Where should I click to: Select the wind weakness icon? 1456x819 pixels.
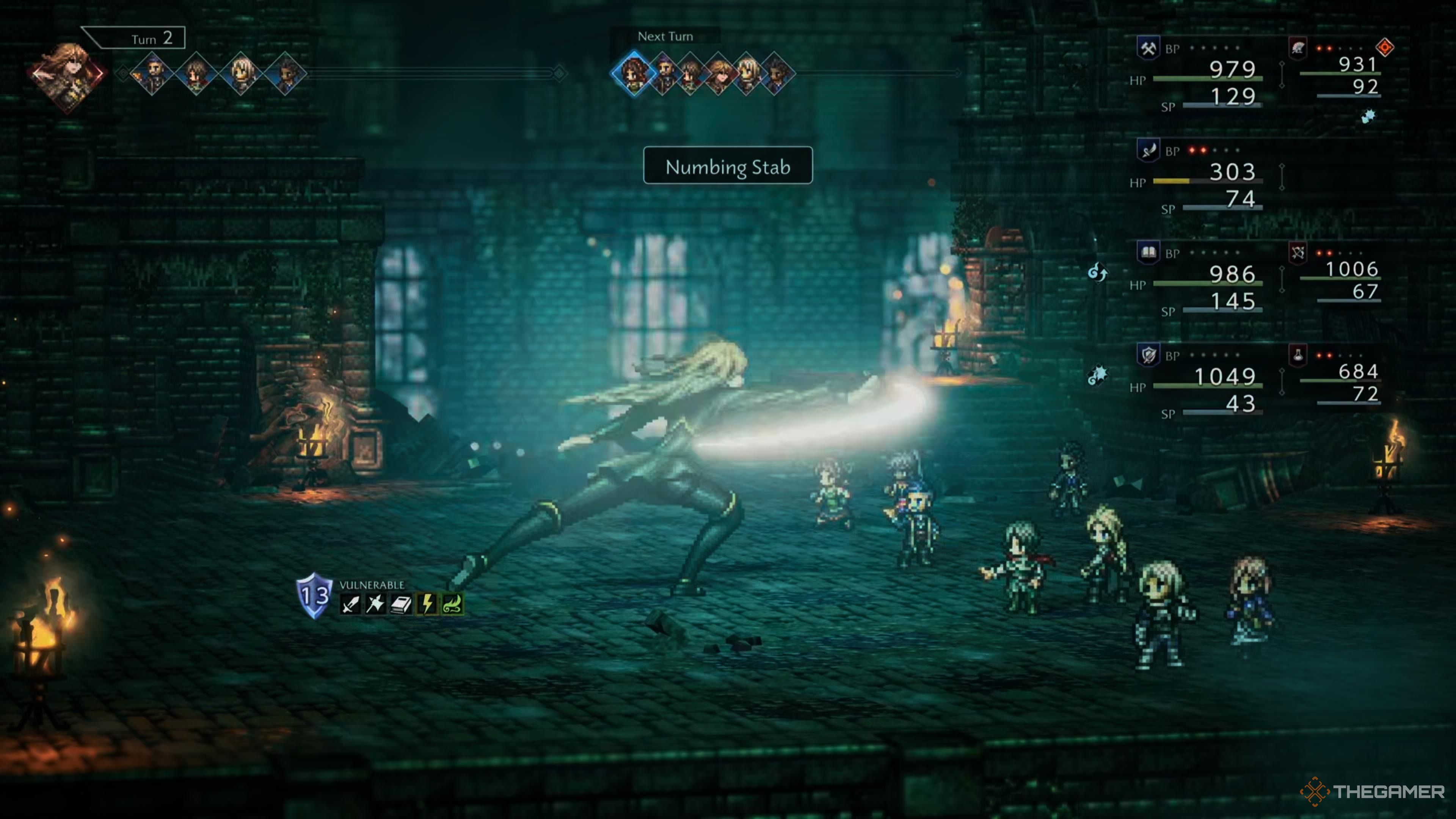tap(453, 604)
